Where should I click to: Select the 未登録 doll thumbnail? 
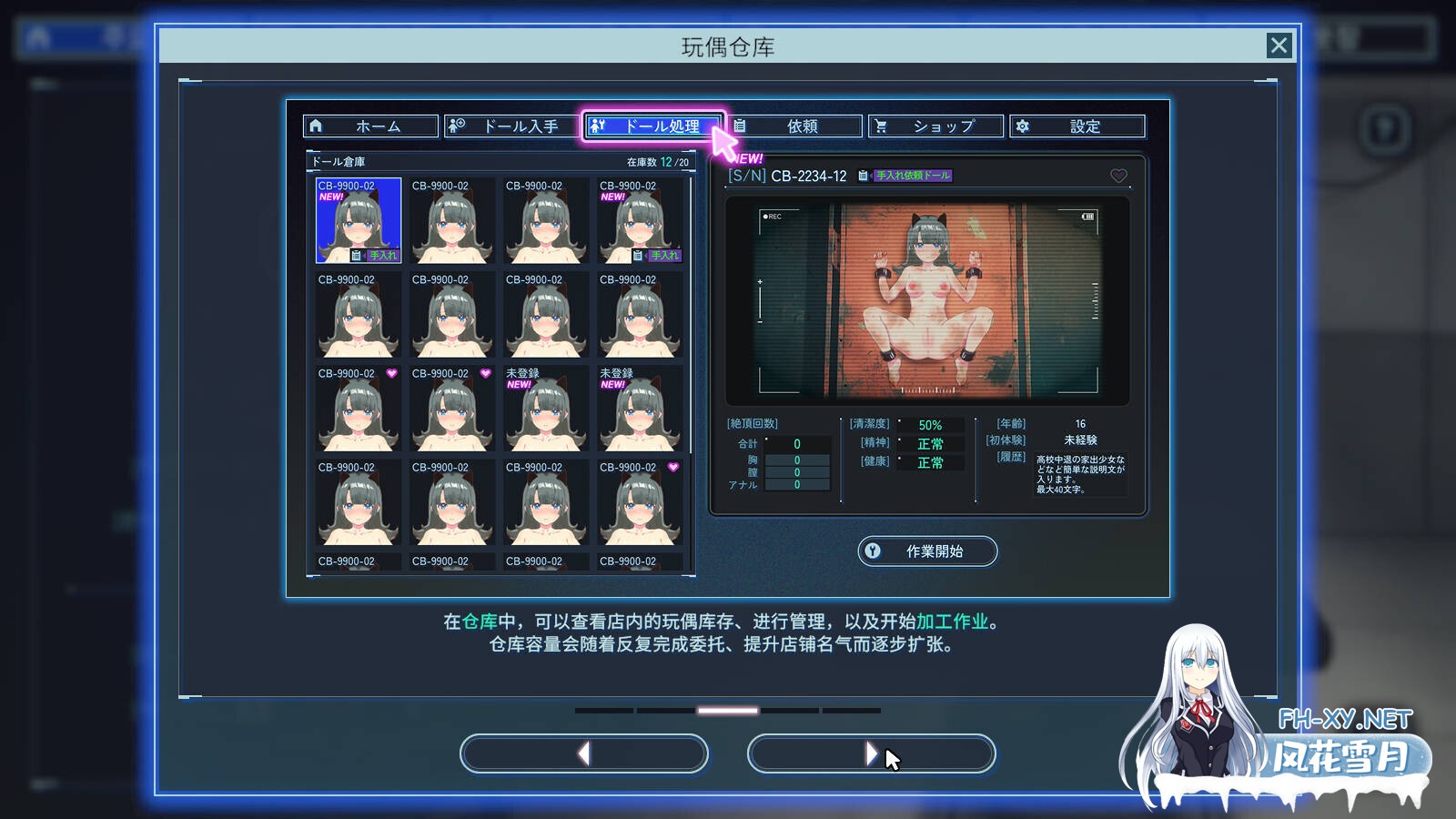(545, 409)
